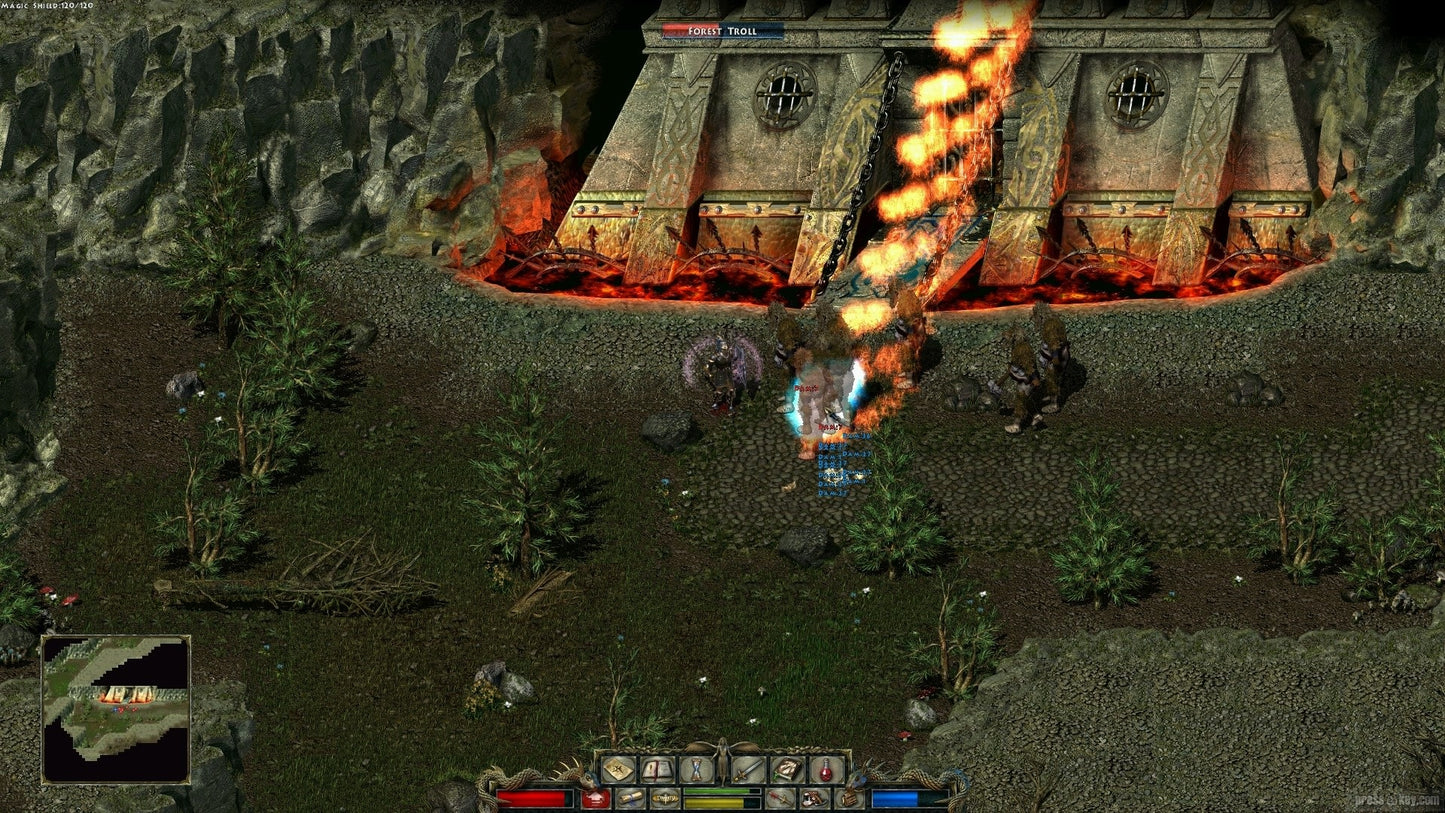Select the dagger icon beside the experience bar
Image resolution: width=1445 pixels, height=813 pixels.
(x=779, y=798)
